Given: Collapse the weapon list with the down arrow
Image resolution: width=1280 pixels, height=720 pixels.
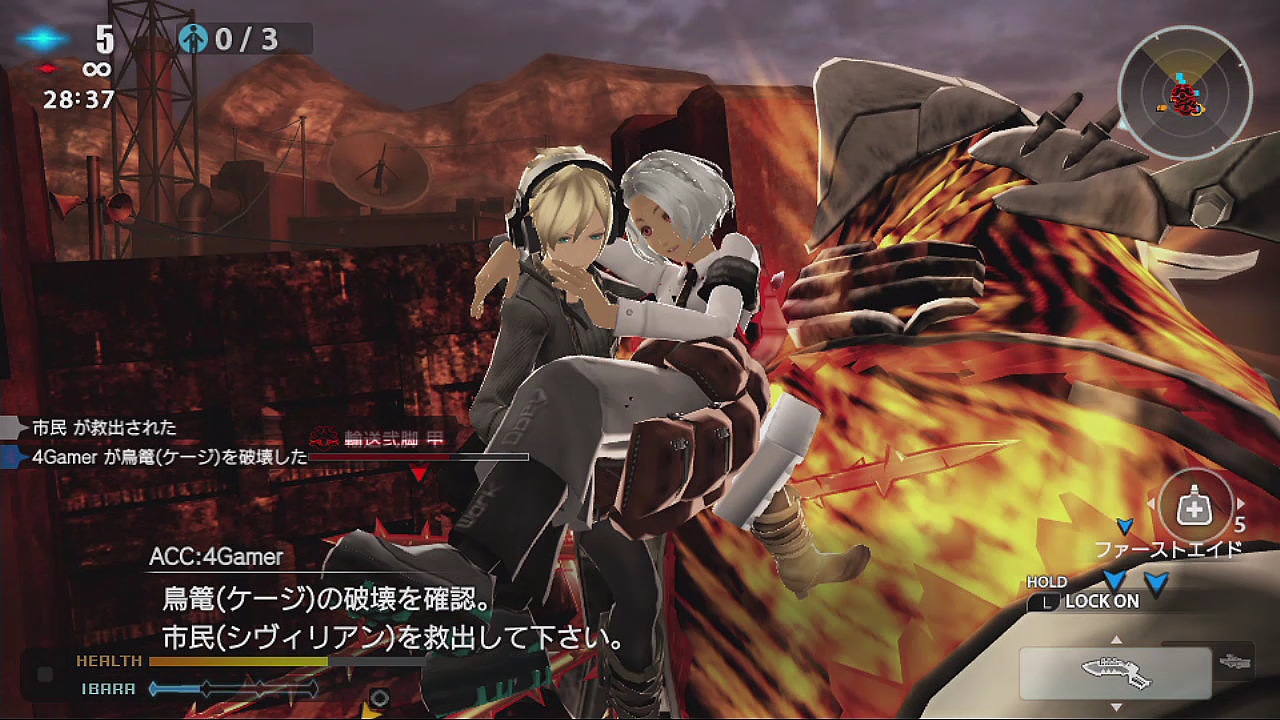Looking at the screenshot, I should (x=1116, y=708).
